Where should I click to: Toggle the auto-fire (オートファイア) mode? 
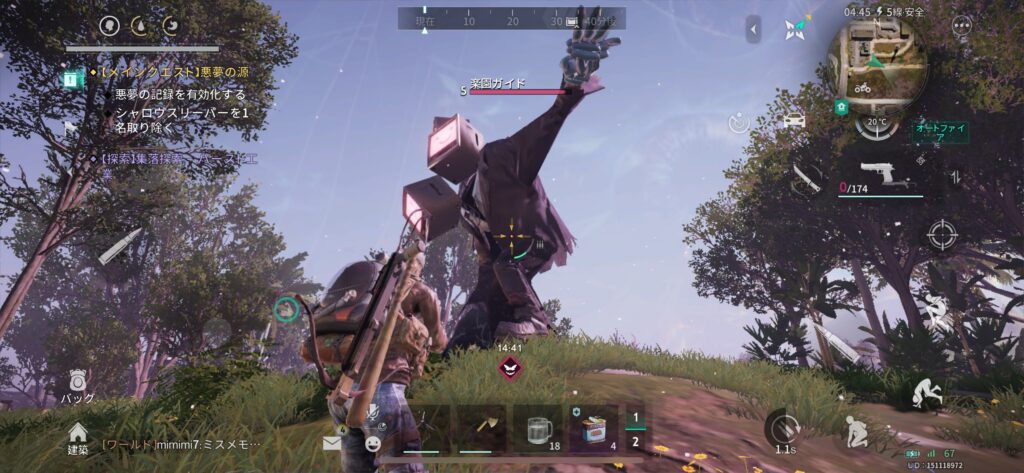[x=937, y=131]
